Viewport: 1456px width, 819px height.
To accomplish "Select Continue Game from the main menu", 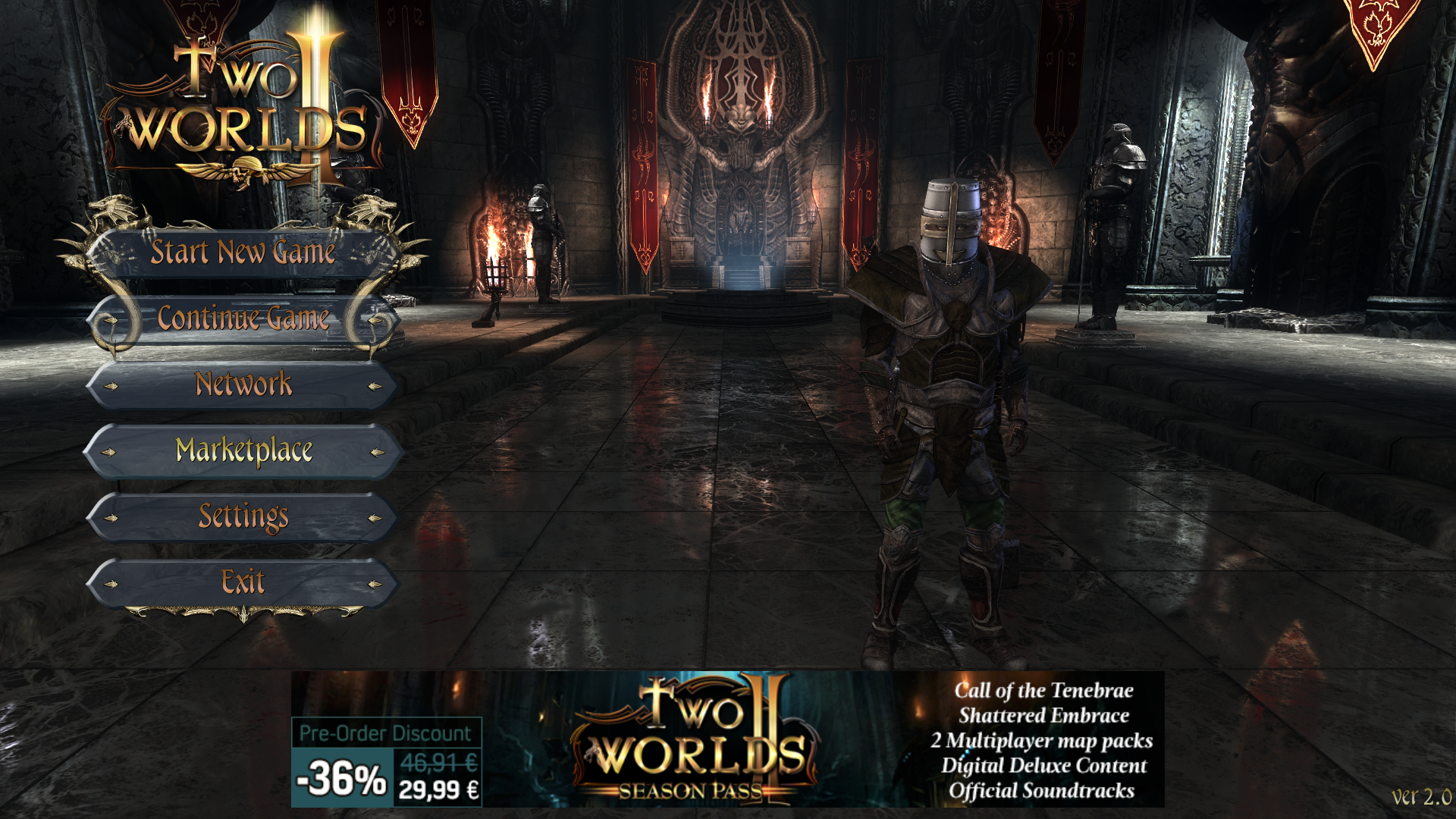I will pyautogui.click(x=243, y=318).
